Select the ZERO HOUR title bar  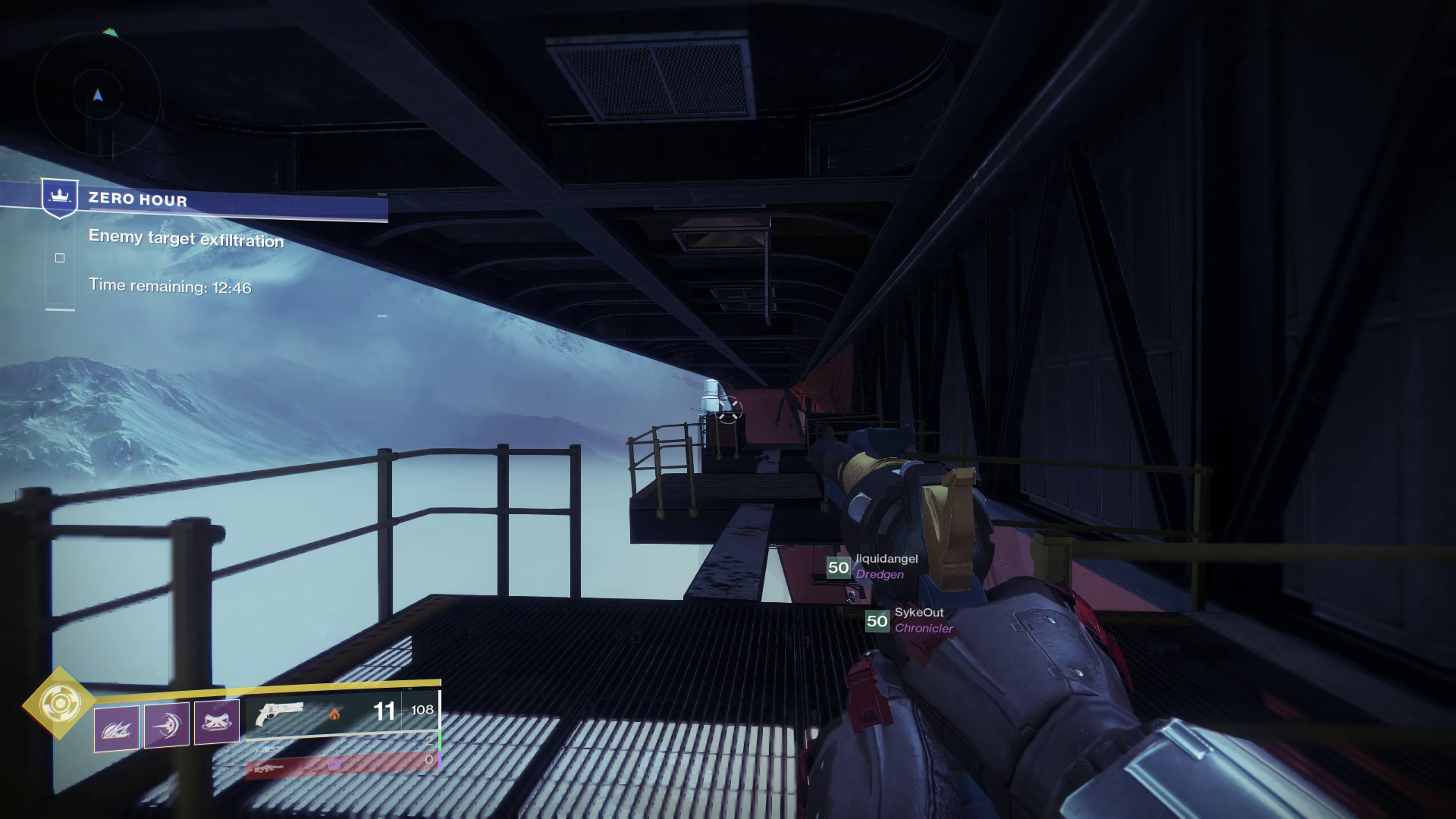point(139,199)
